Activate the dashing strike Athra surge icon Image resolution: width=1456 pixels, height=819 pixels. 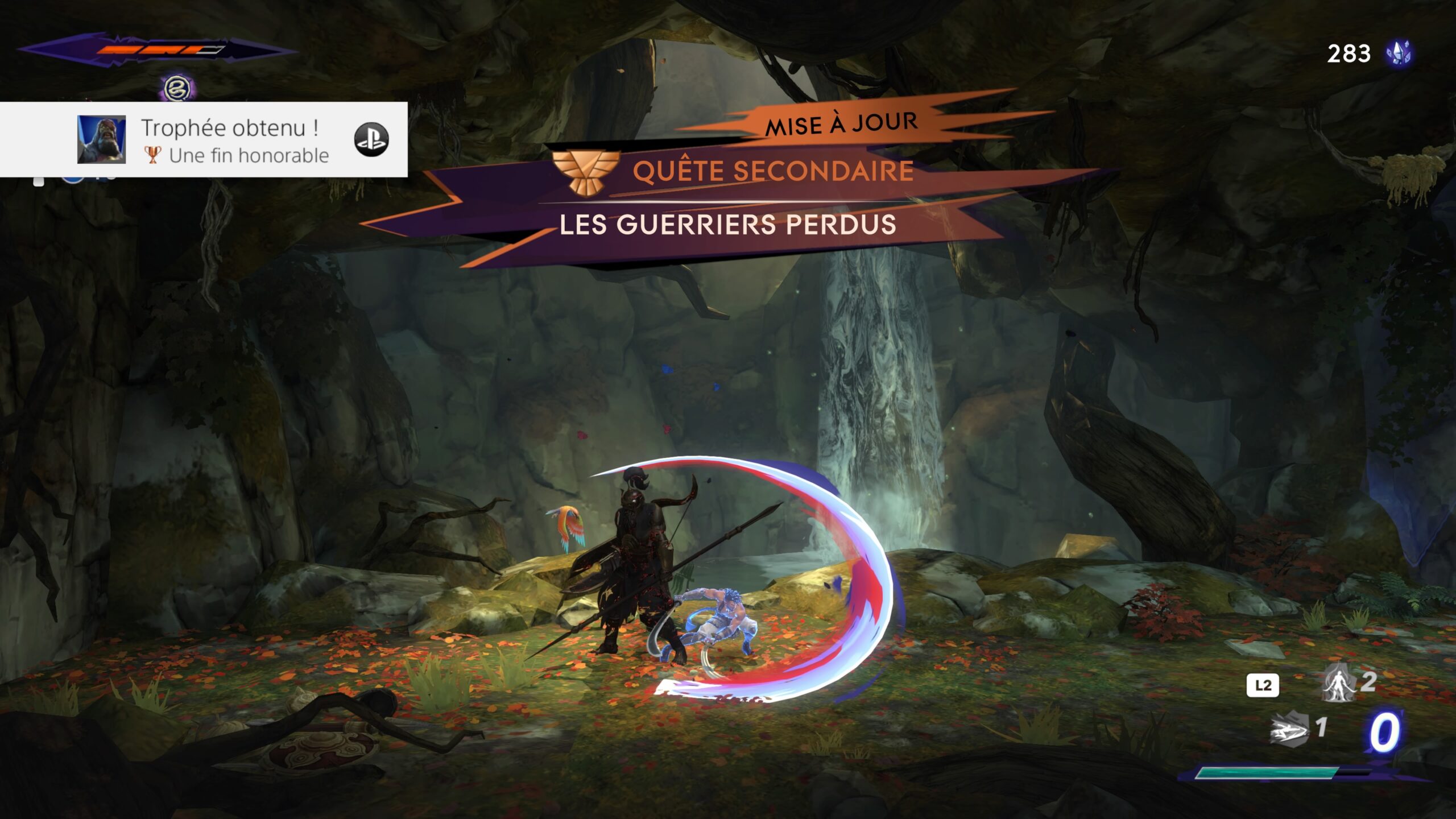point(1289,729)
